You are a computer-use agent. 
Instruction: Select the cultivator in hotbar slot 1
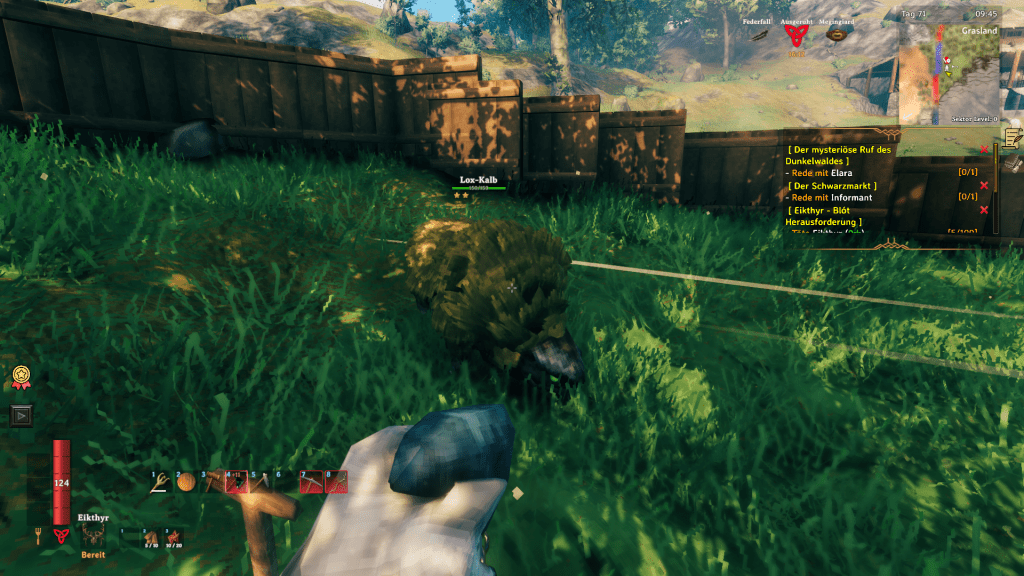(x=160, y=483)
